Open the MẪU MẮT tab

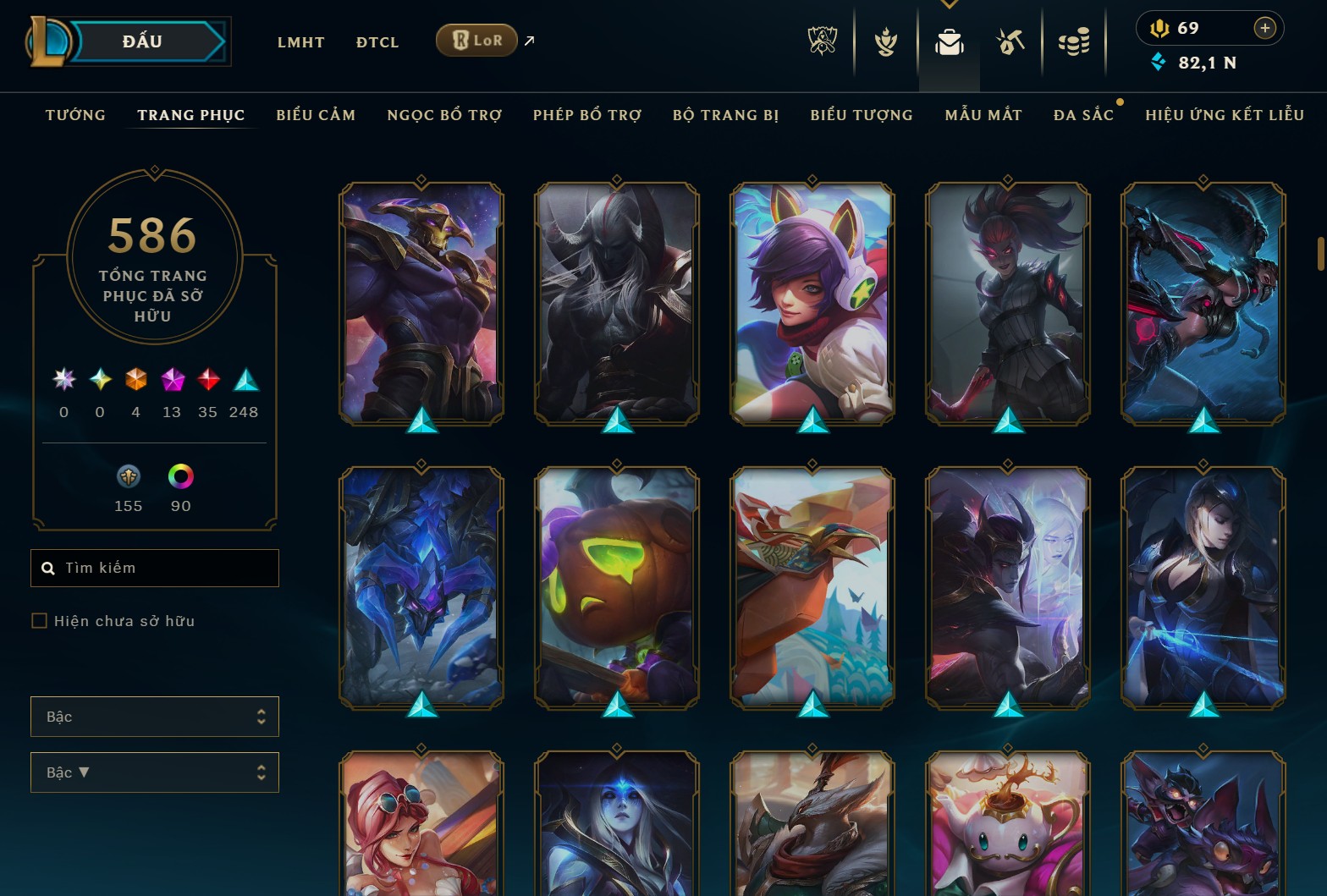coord(983,115)
